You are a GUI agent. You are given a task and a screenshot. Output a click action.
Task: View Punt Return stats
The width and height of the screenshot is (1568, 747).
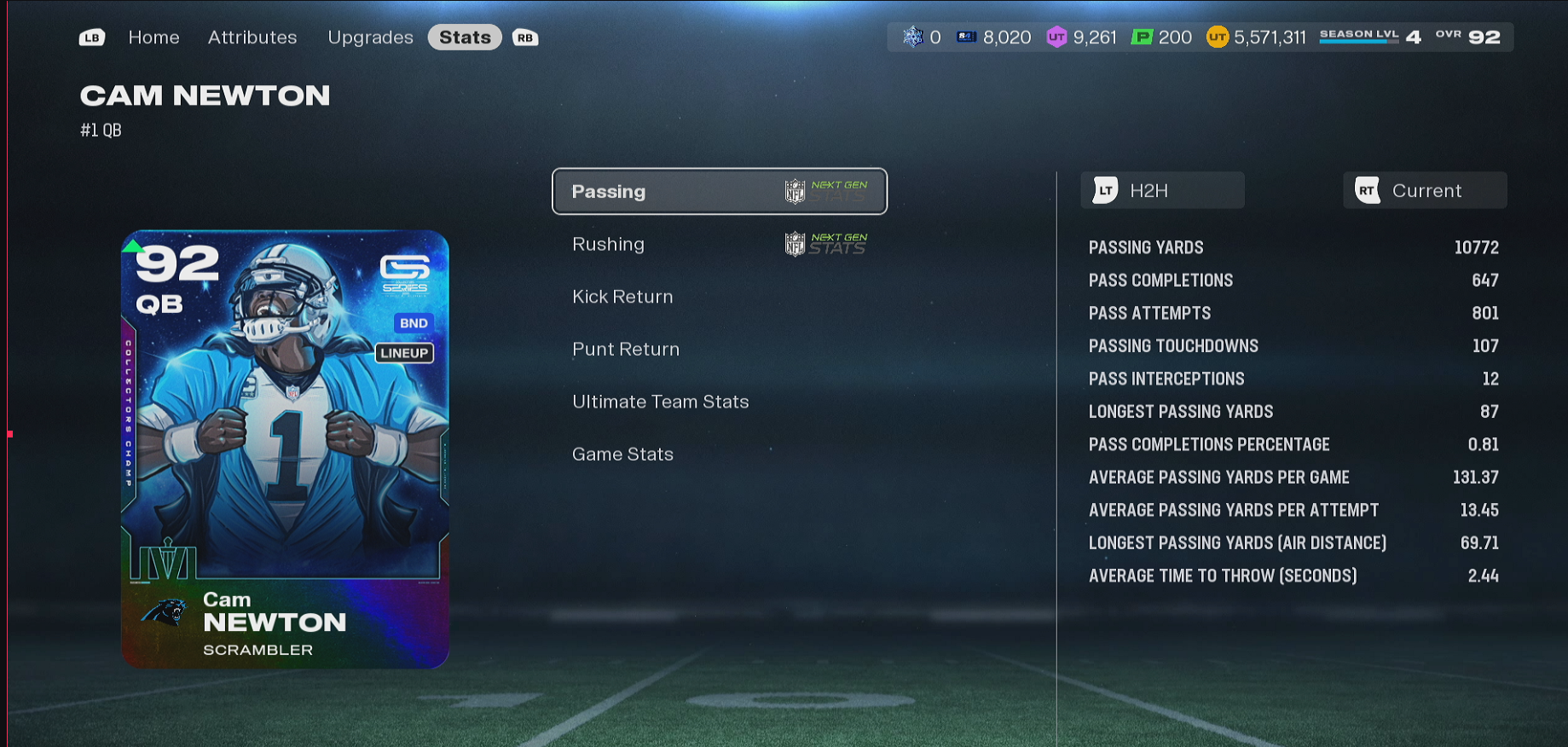[626, 350]
